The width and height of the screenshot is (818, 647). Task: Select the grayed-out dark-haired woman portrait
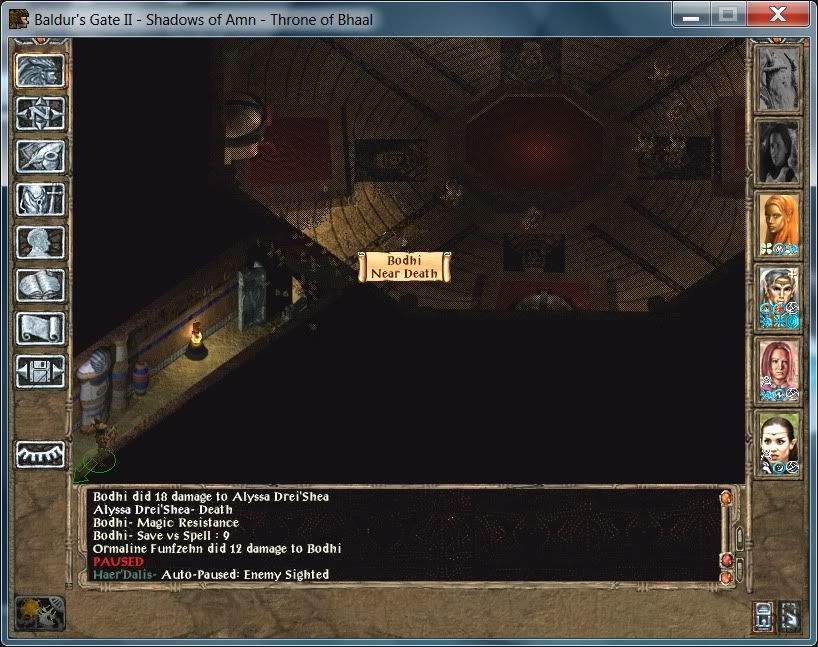click(779, 152)
